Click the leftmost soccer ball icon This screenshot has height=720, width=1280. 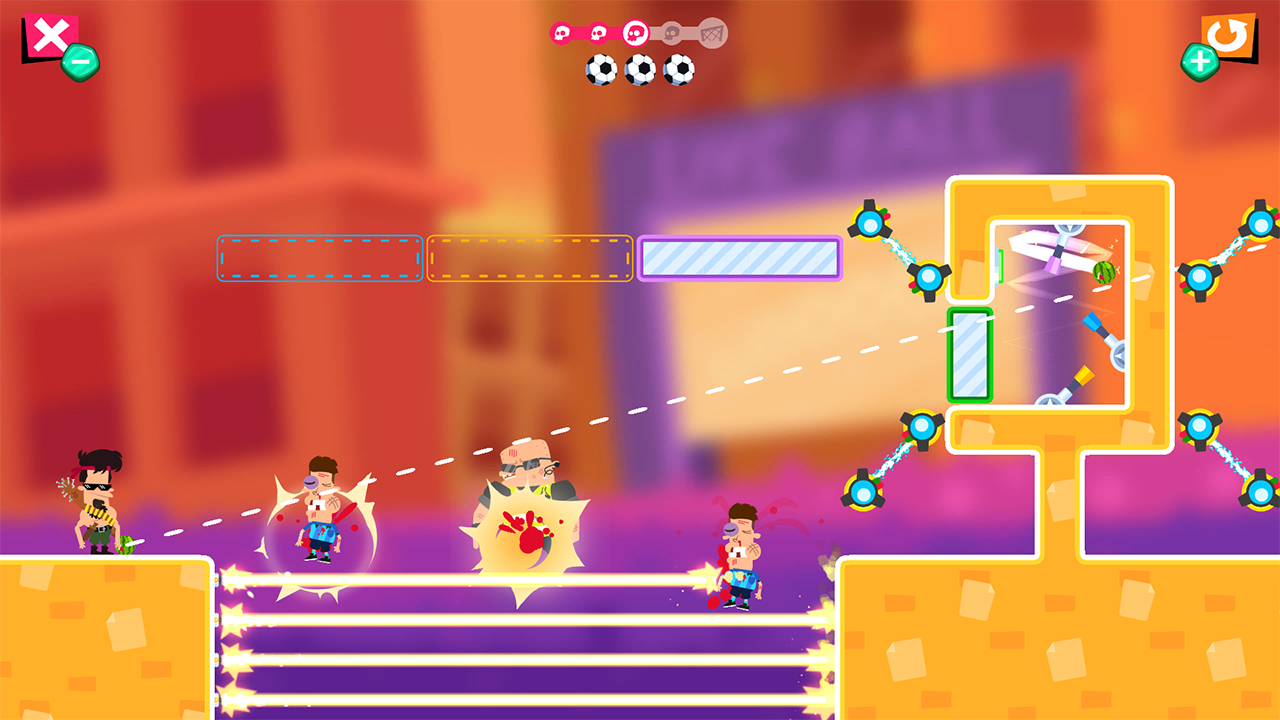pyautogui.click(x=601, y=70)
